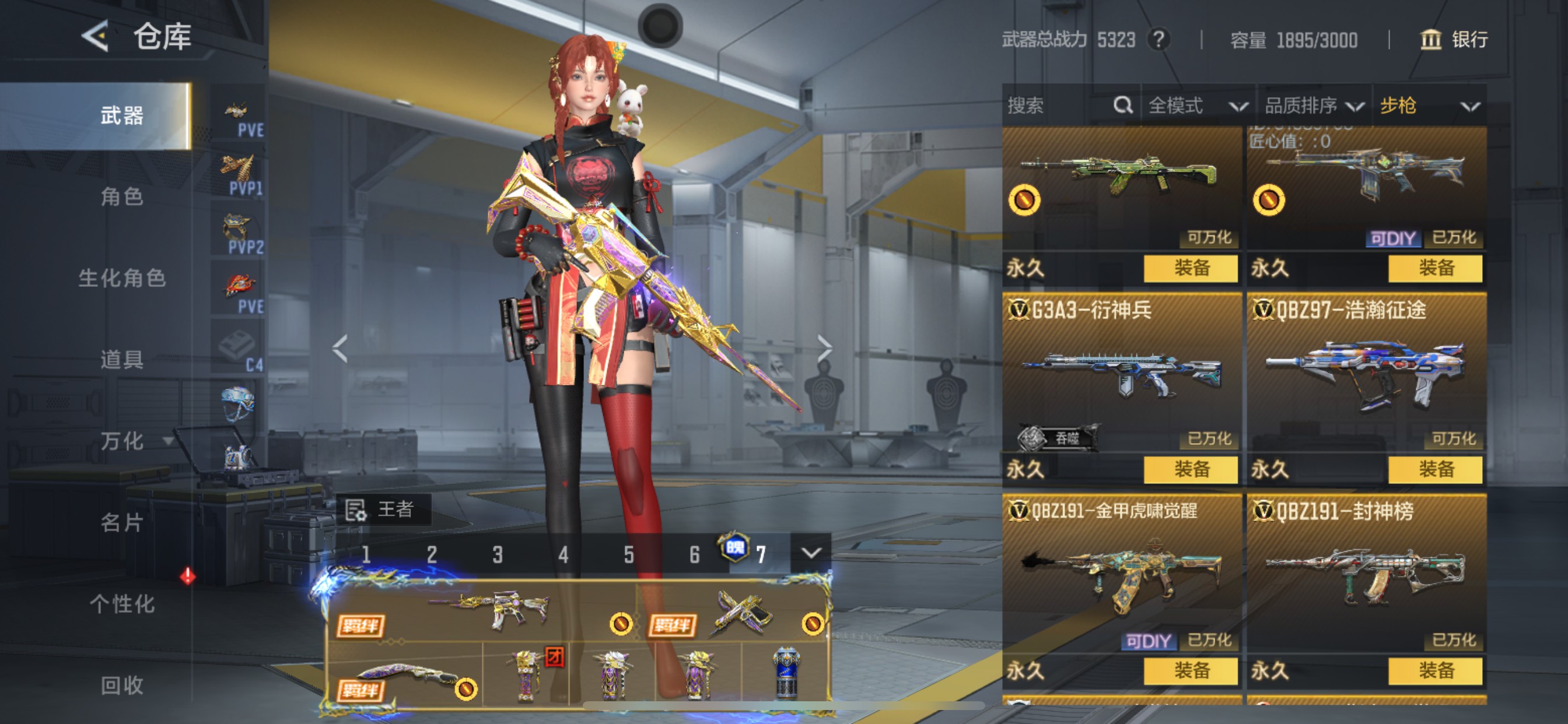Switch to the 角色 character tab
Image resolution: width=1568 pixels, height=724 pixels.
(122, 196)
